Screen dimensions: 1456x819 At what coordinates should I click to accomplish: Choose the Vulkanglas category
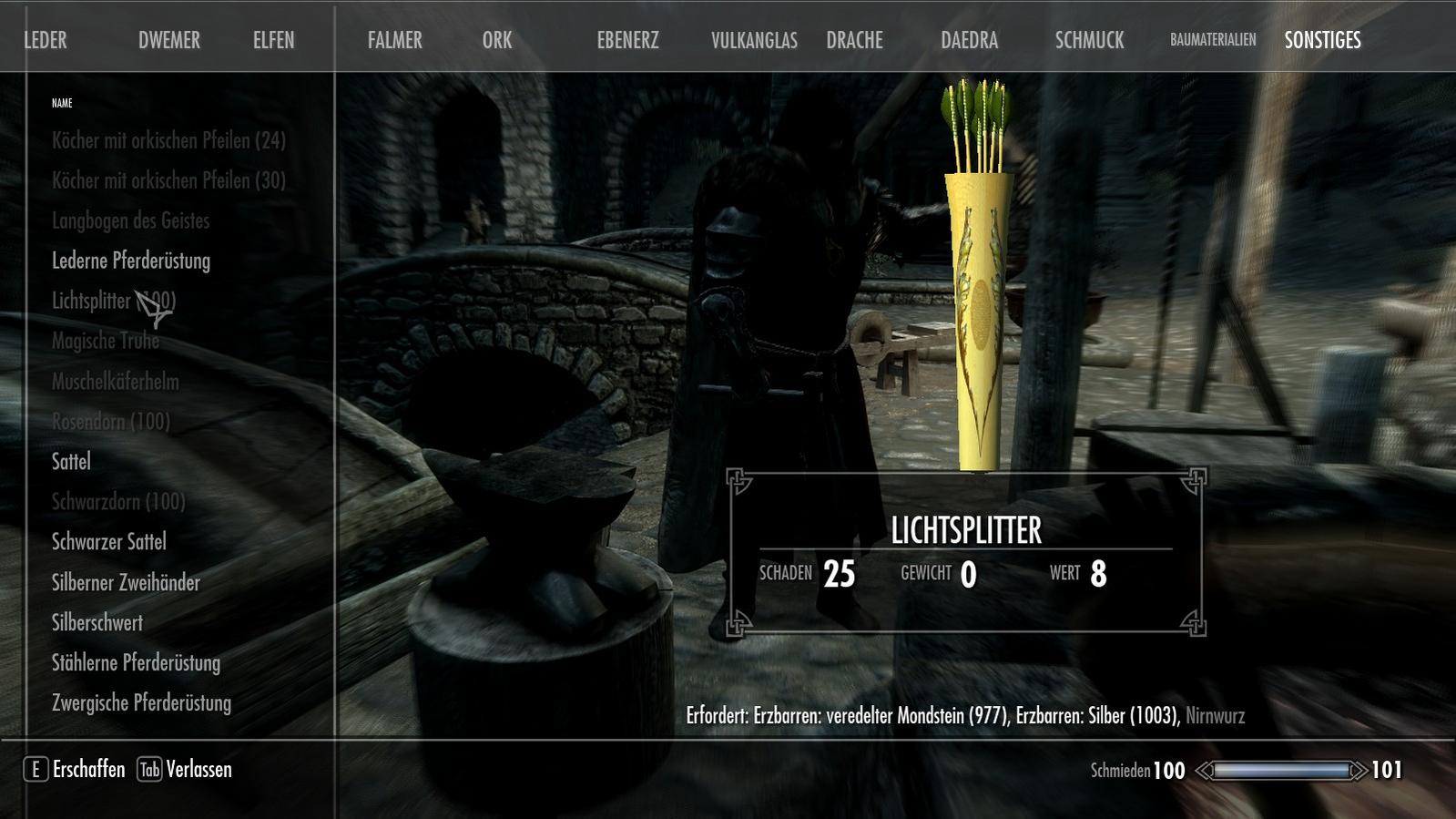coord(754,40)
